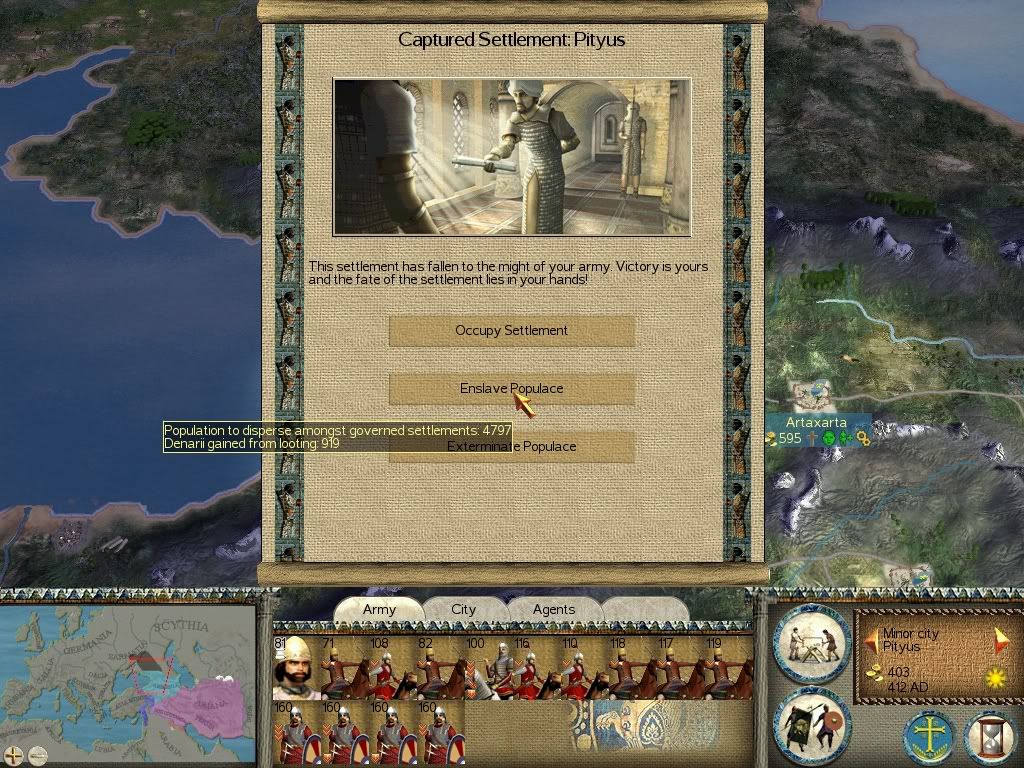Select the Artaxarta settlement label
The height and width of the screenshot is (768, 1024).
tap(816, 423)
